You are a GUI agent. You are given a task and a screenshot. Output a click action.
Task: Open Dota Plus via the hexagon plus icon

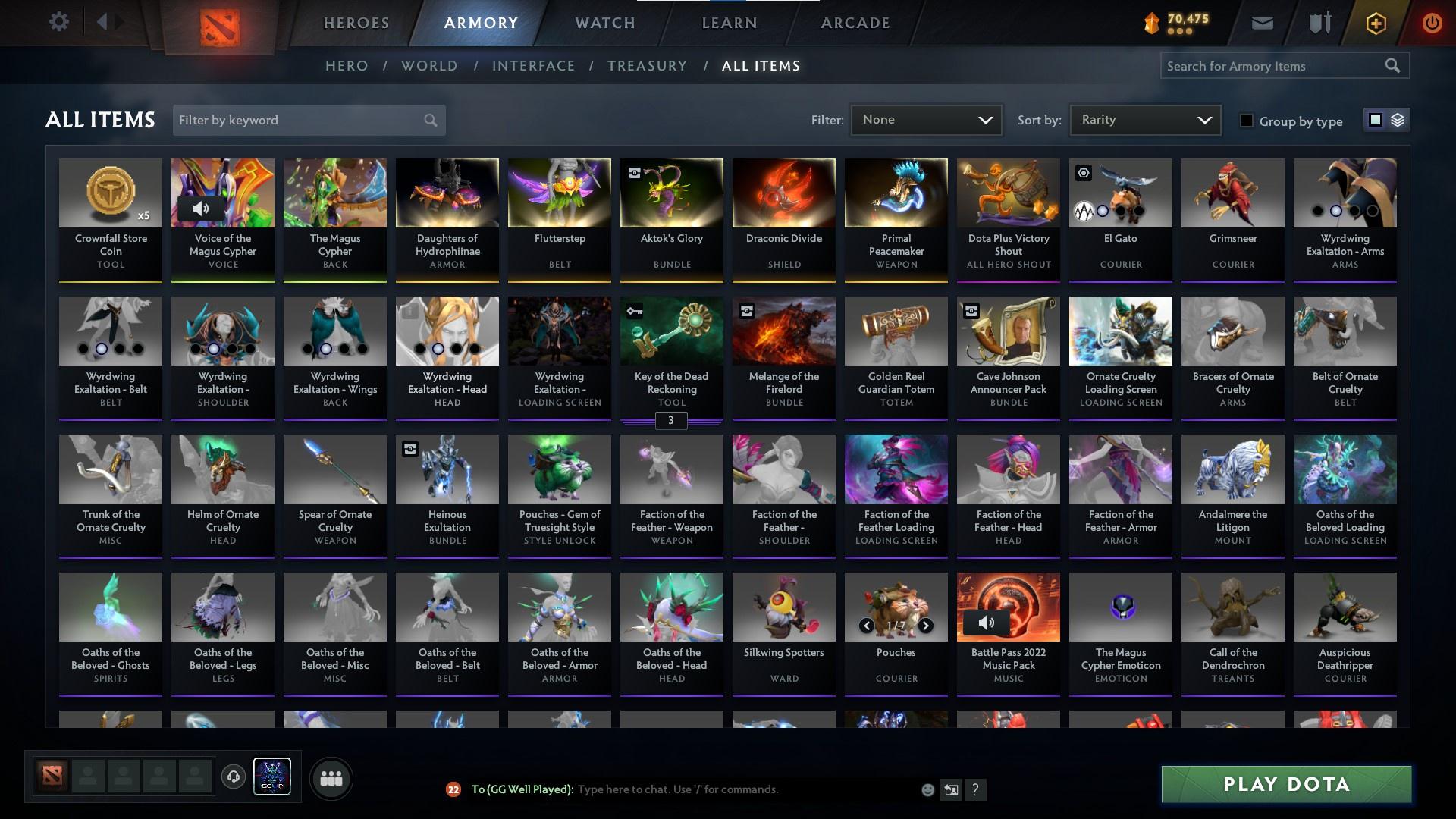pyautogui.click(x=1375, y=22)
